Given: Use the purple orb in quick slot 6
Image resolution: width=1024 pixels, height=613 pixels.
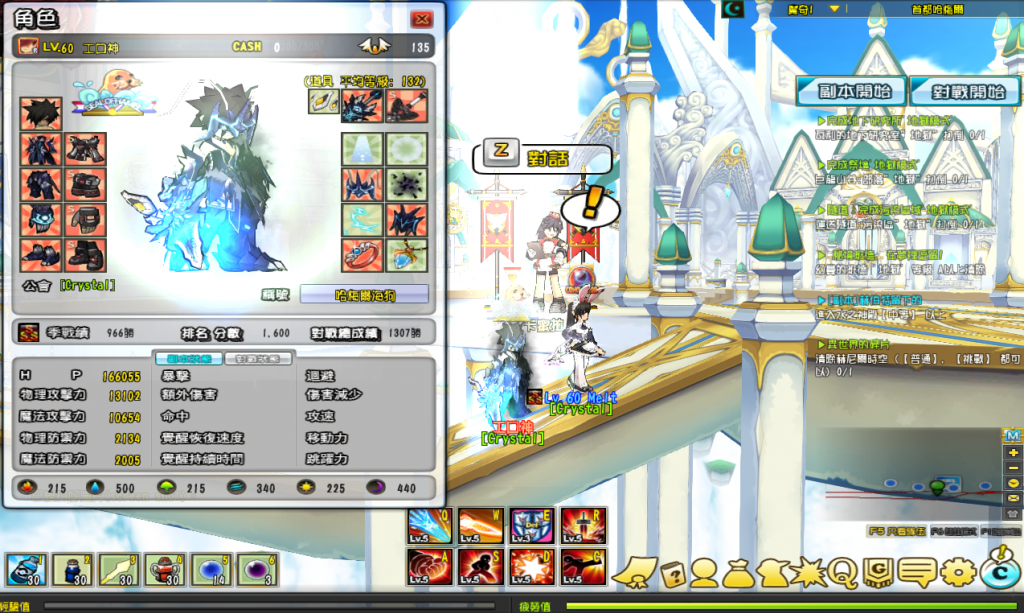Looking at the screenshot, I should click(x=258, y=570).
